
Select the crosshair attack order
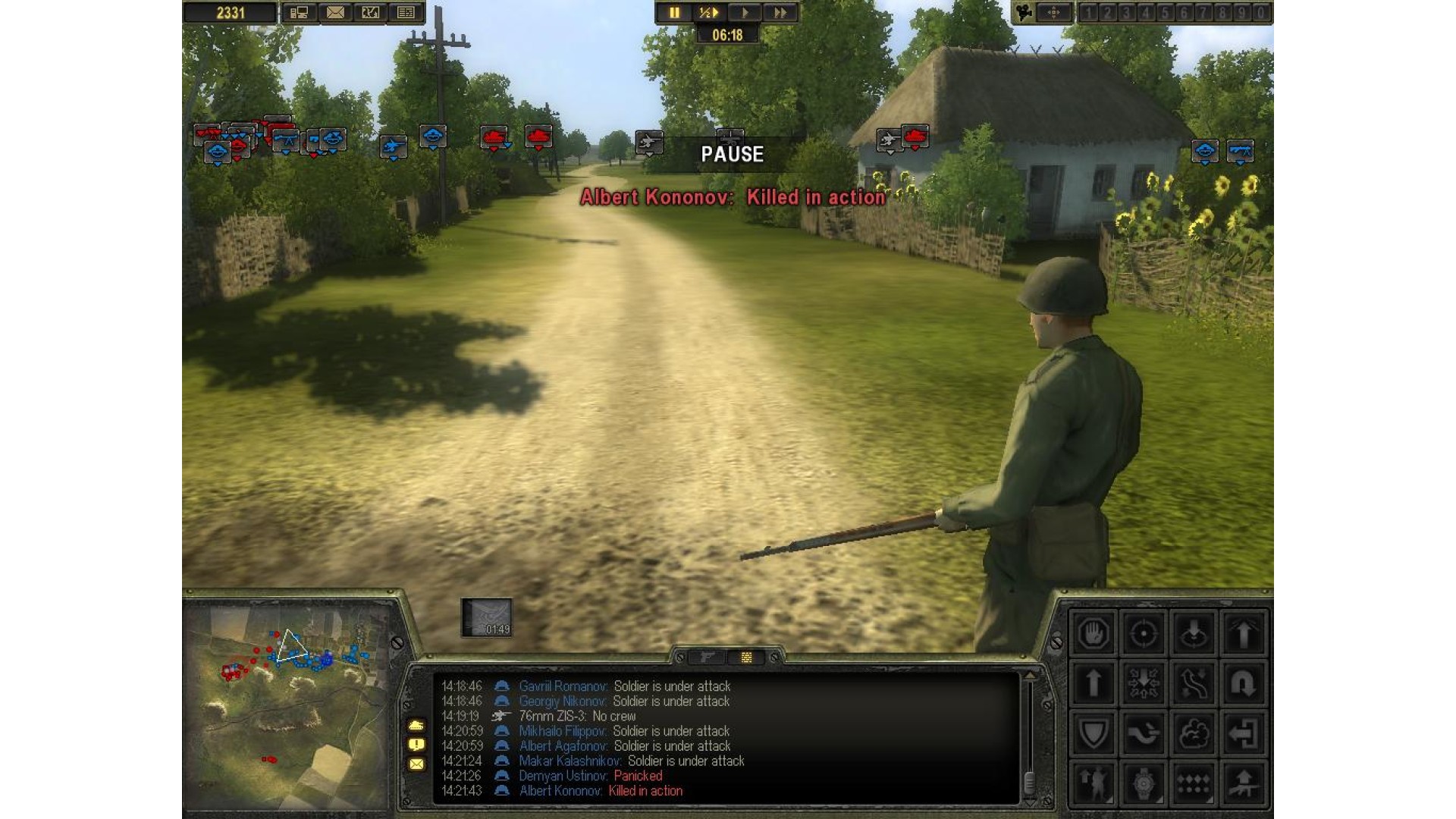click(1143, 633)
